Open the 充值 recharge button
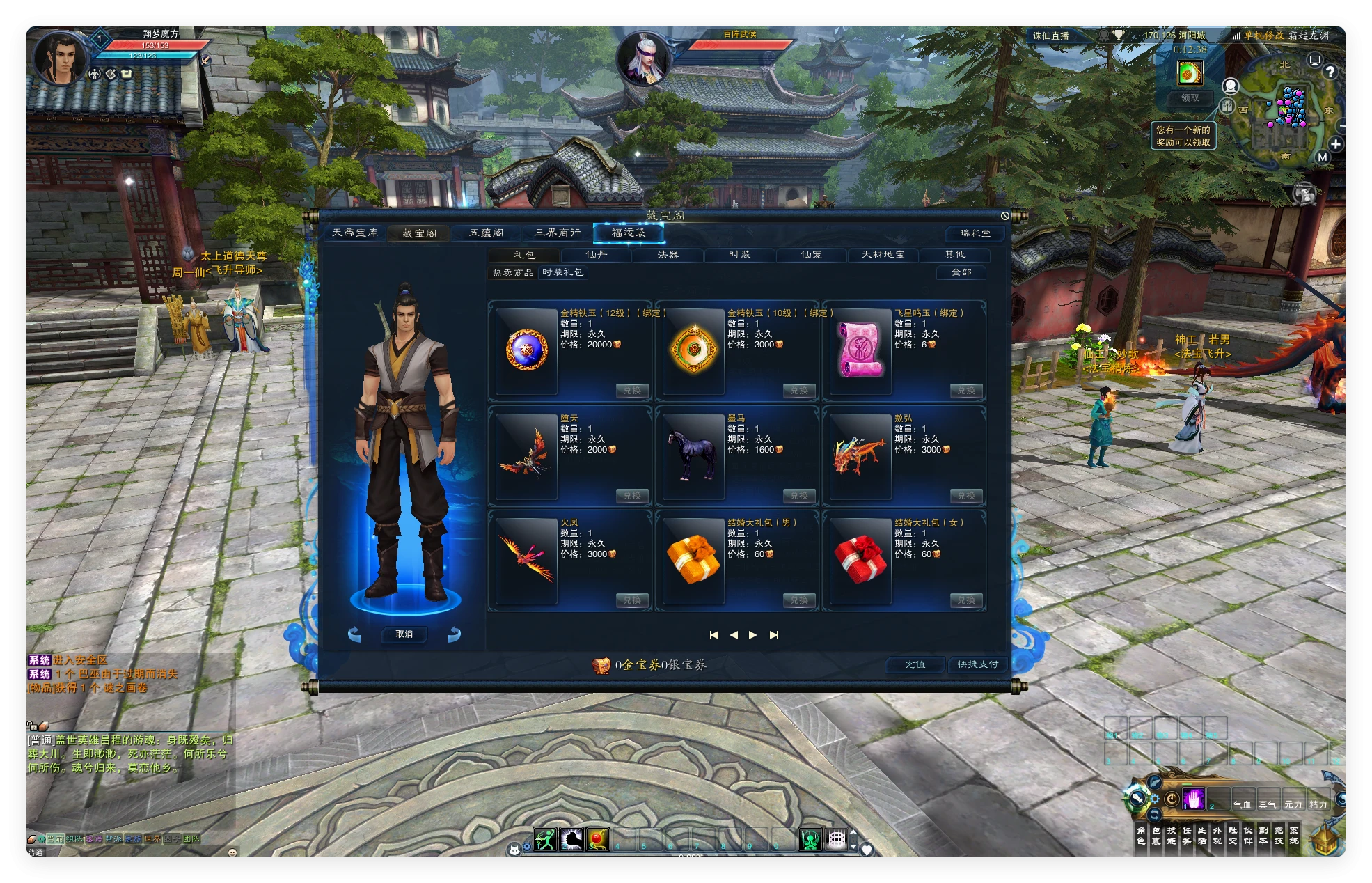The width and height of the screenshot is (1372, 883). (915, 665)
